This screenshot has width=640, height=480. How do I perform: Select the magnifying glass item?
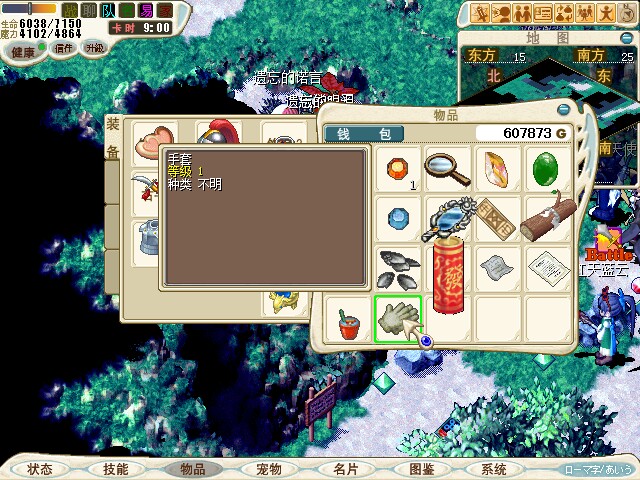pos(447,169)
